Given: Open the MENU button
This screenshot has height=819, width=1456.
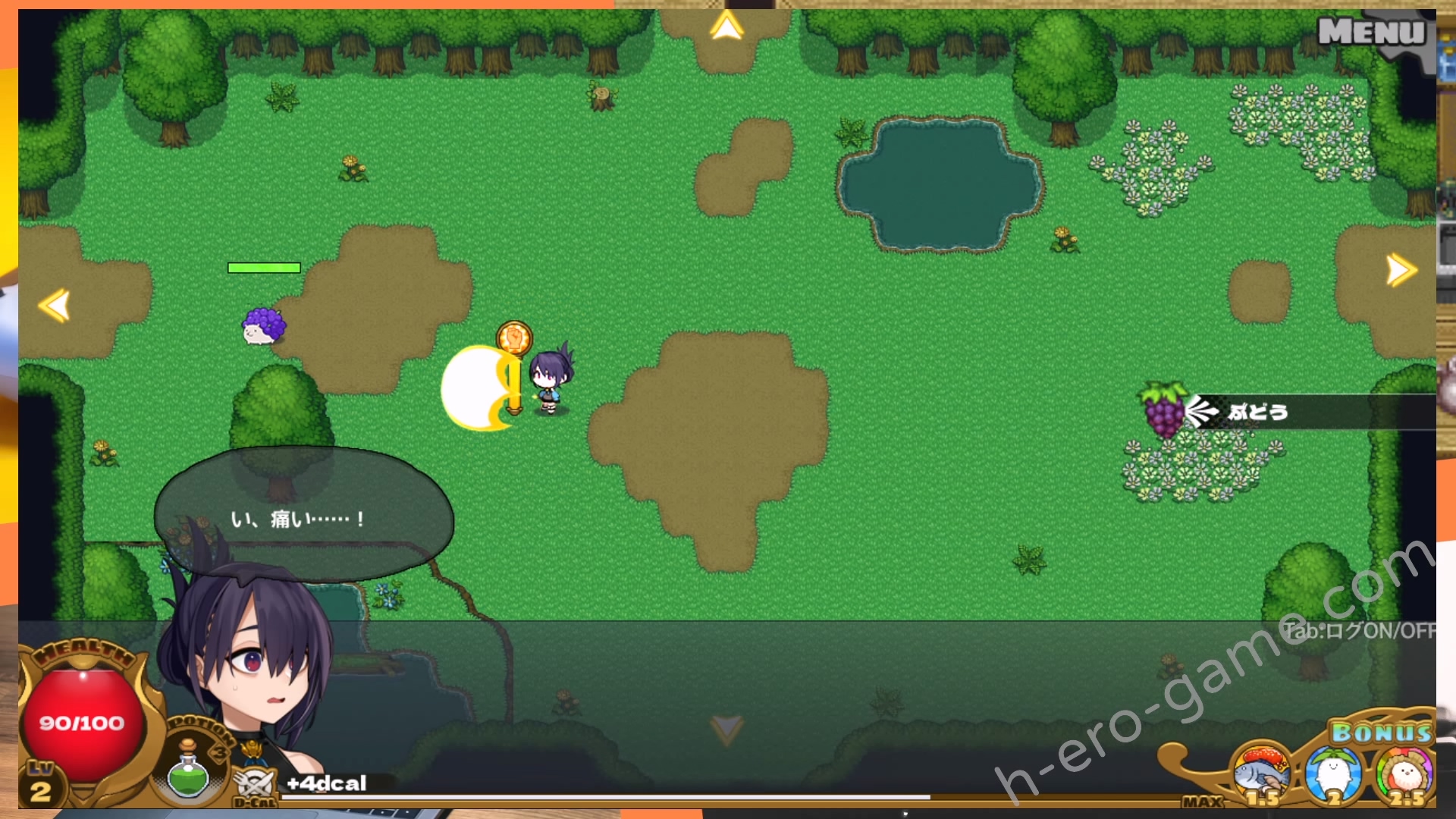Looking at the screenshot, I should coord(1371,32).
